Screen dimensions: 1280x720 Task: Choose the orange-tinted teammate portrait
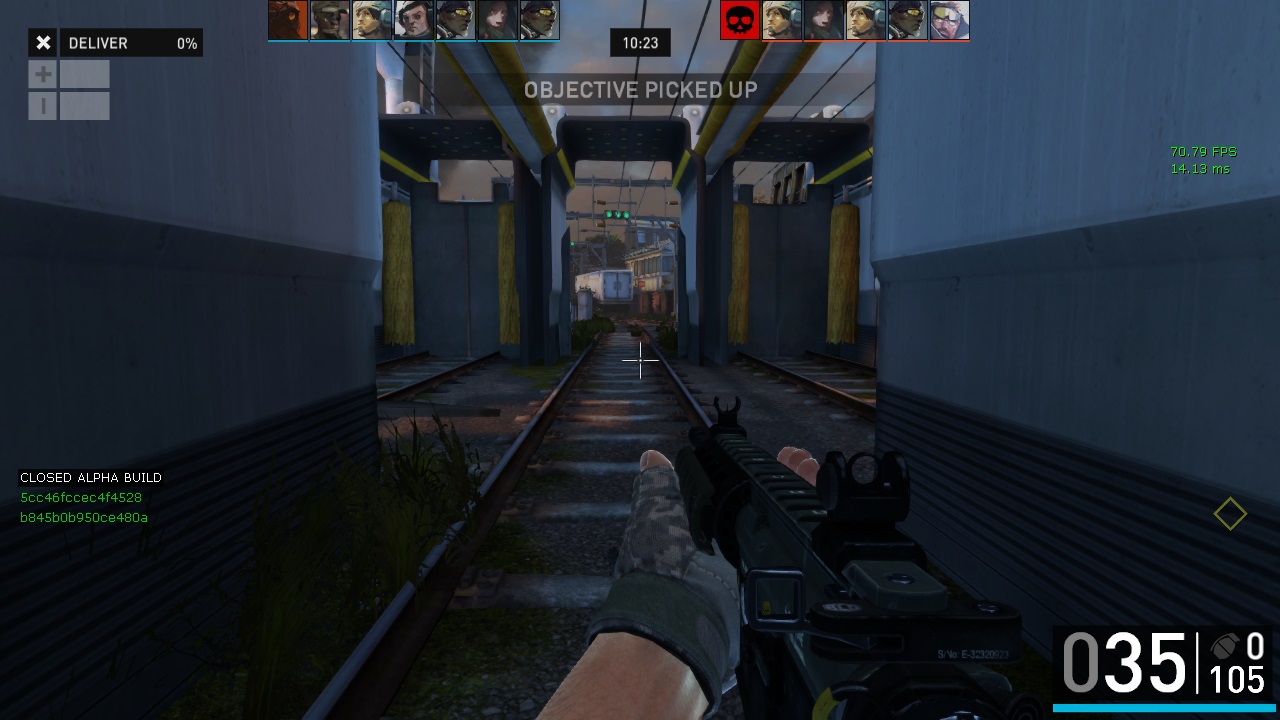point(287,20)
